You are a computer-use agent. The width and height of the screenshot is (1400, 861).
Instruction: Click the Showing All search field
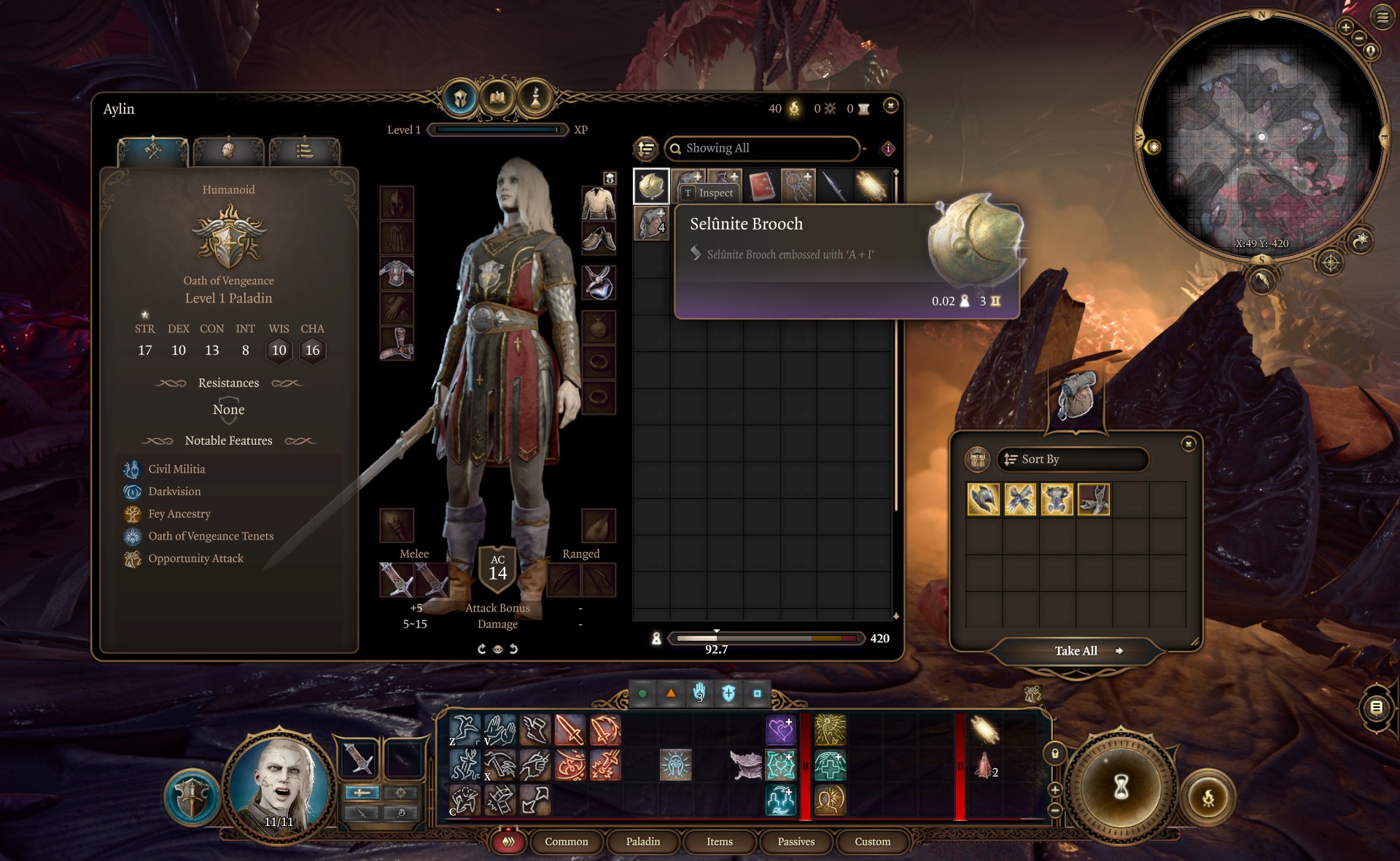[762, 148]
